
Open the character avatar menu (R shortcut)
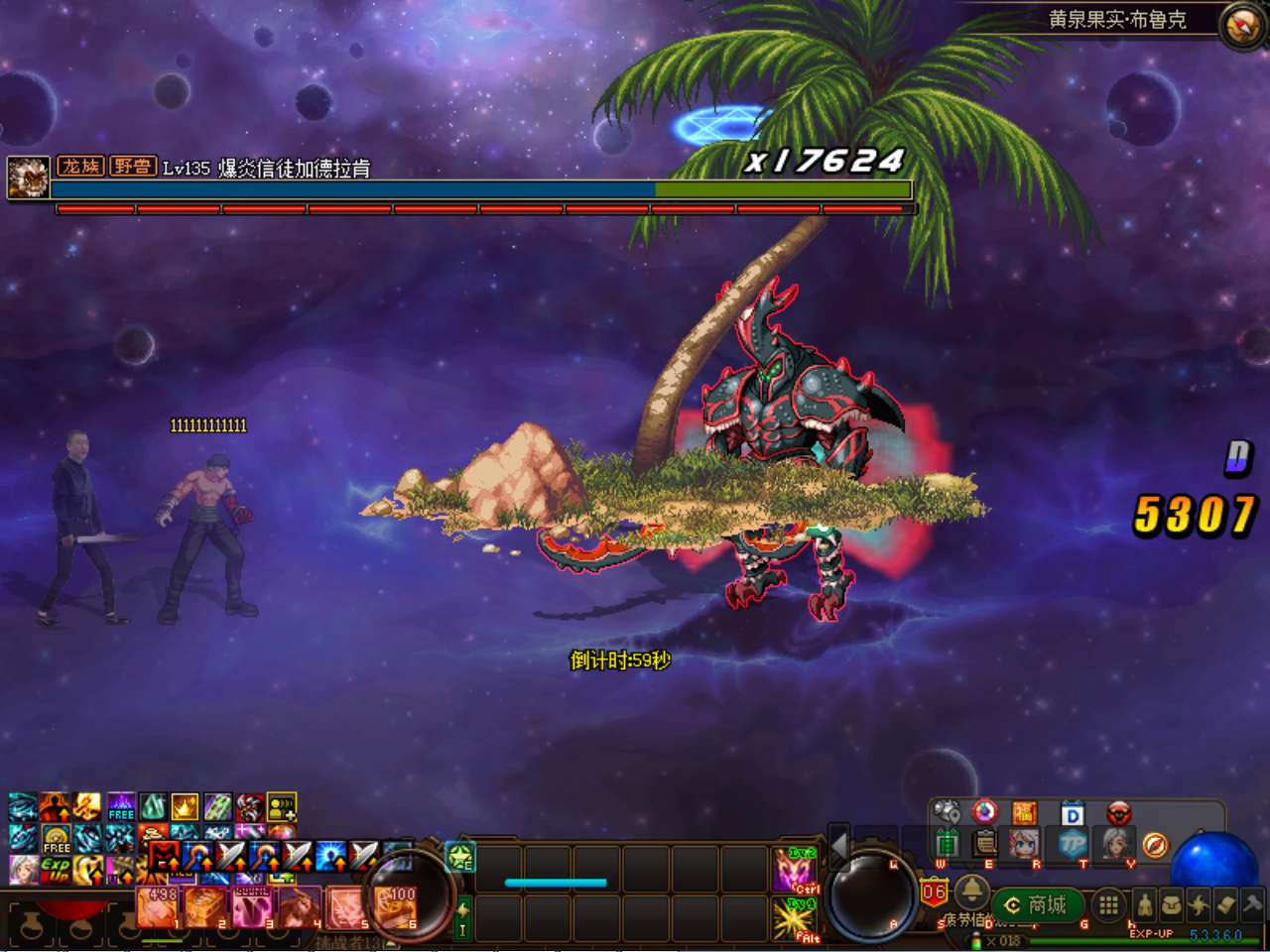pos(1023,843)
